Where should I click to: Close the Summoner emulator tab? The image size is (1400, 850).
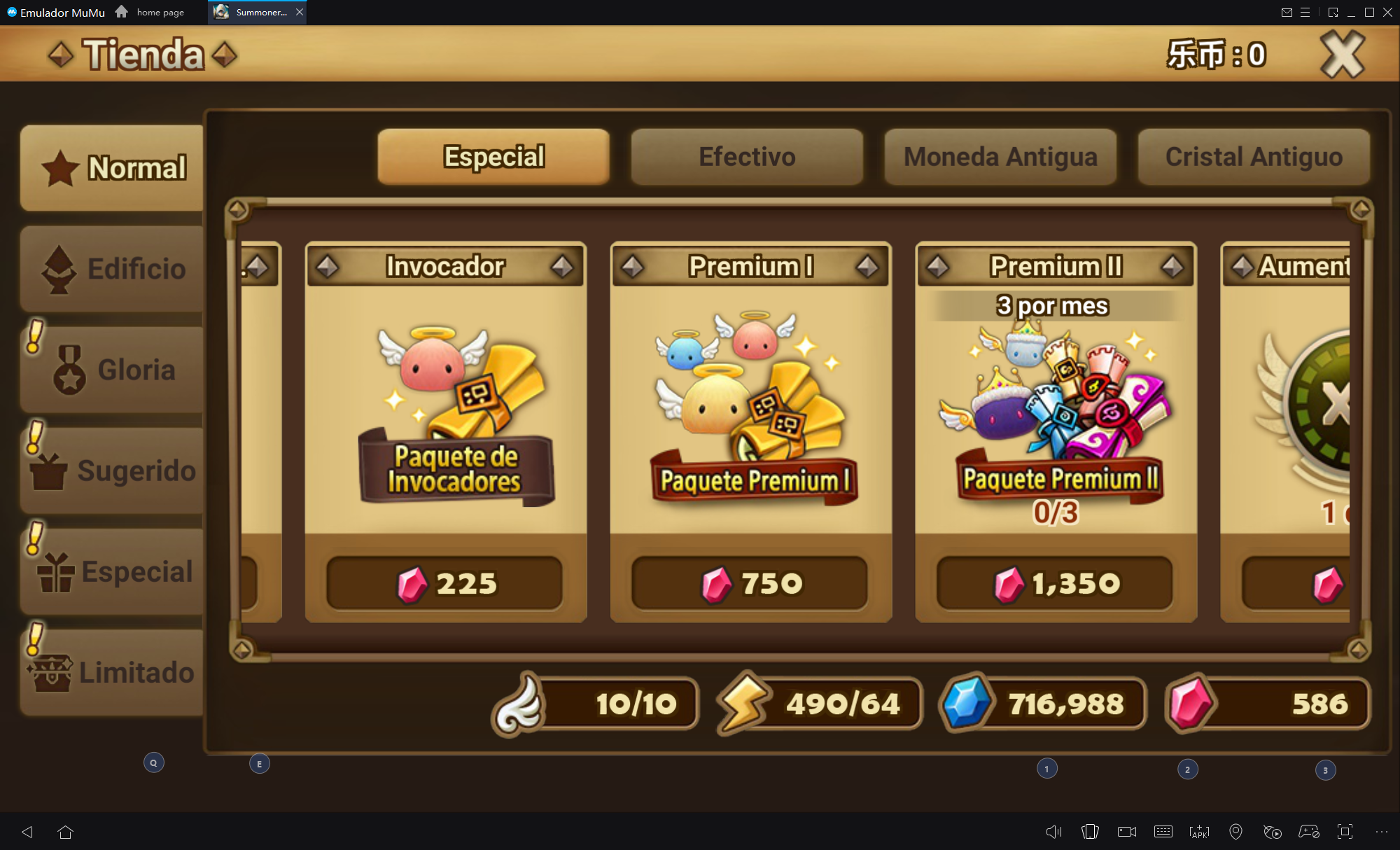tap(300, 12)
